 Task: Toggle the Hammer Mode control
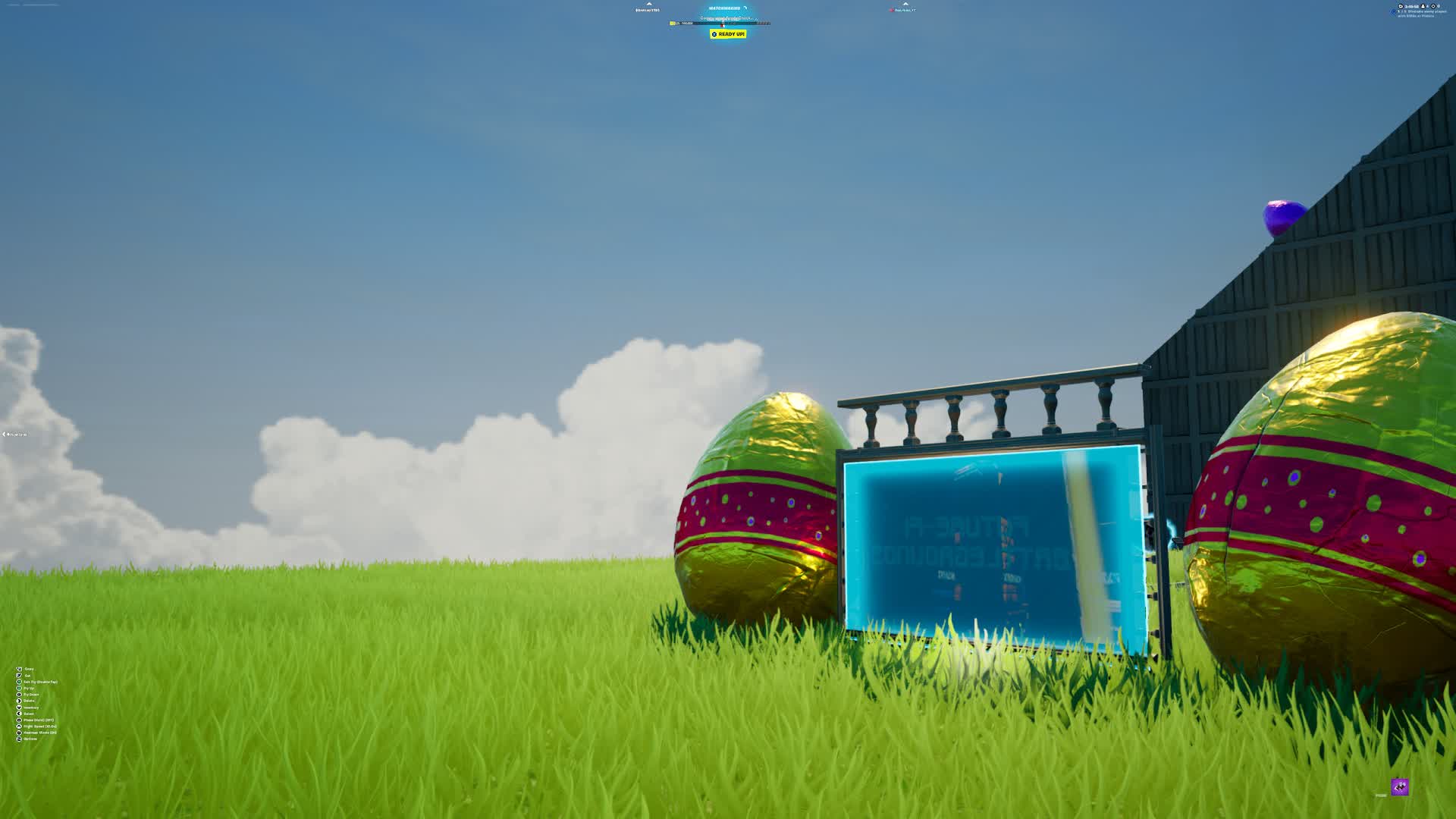19,733
